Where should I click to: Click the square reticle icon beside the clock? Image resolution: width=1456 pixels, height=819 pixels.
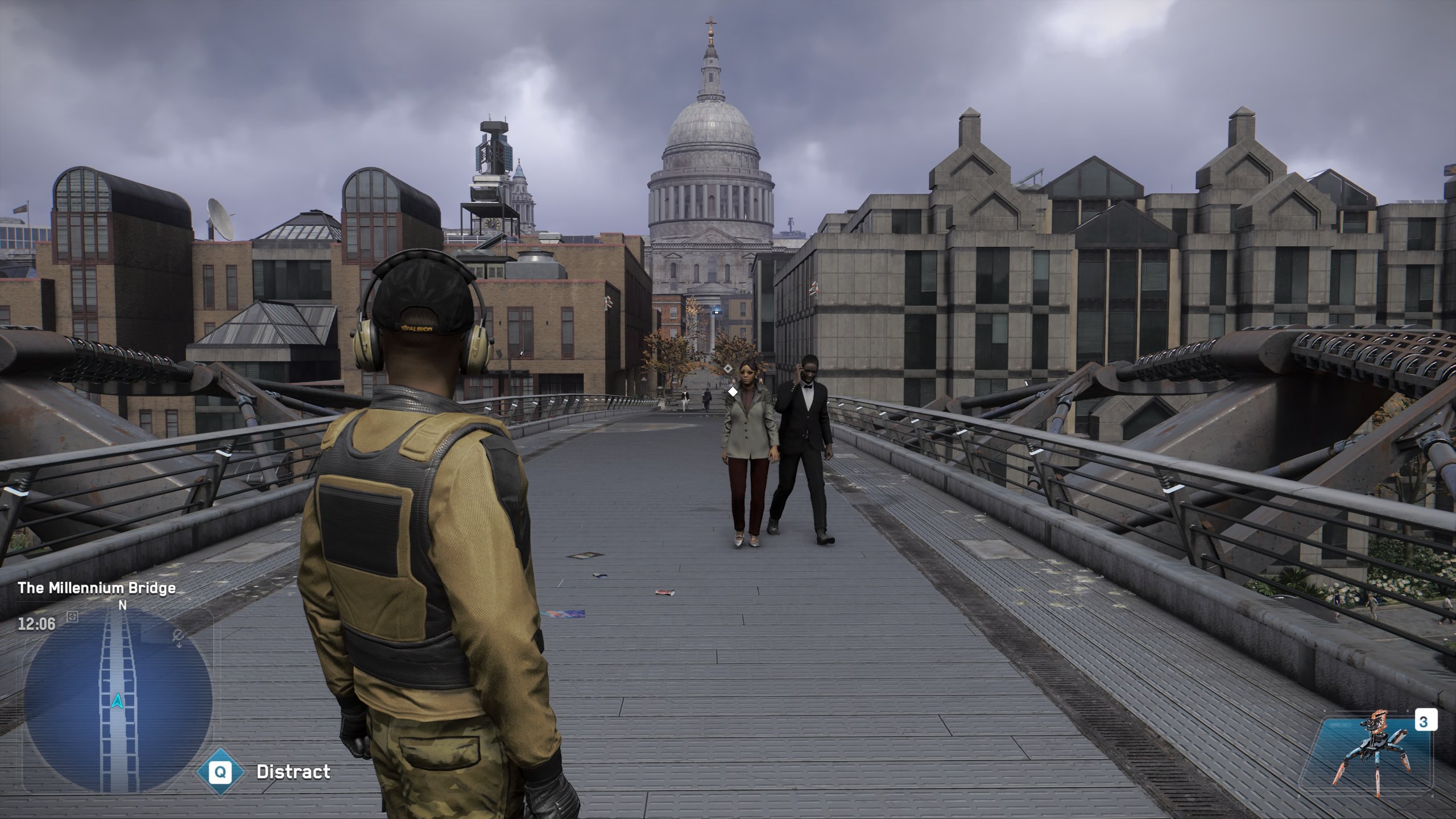[72, 617]
